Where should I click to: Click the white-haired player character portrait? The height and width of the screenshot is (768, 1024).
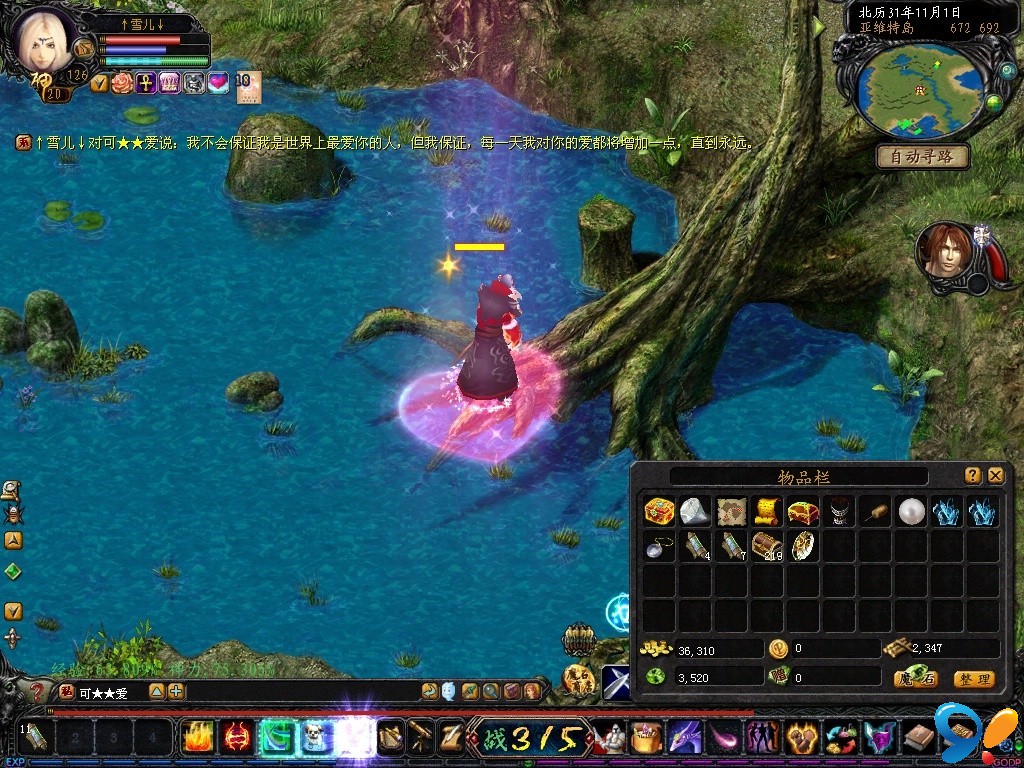click(x=43, y=42)
